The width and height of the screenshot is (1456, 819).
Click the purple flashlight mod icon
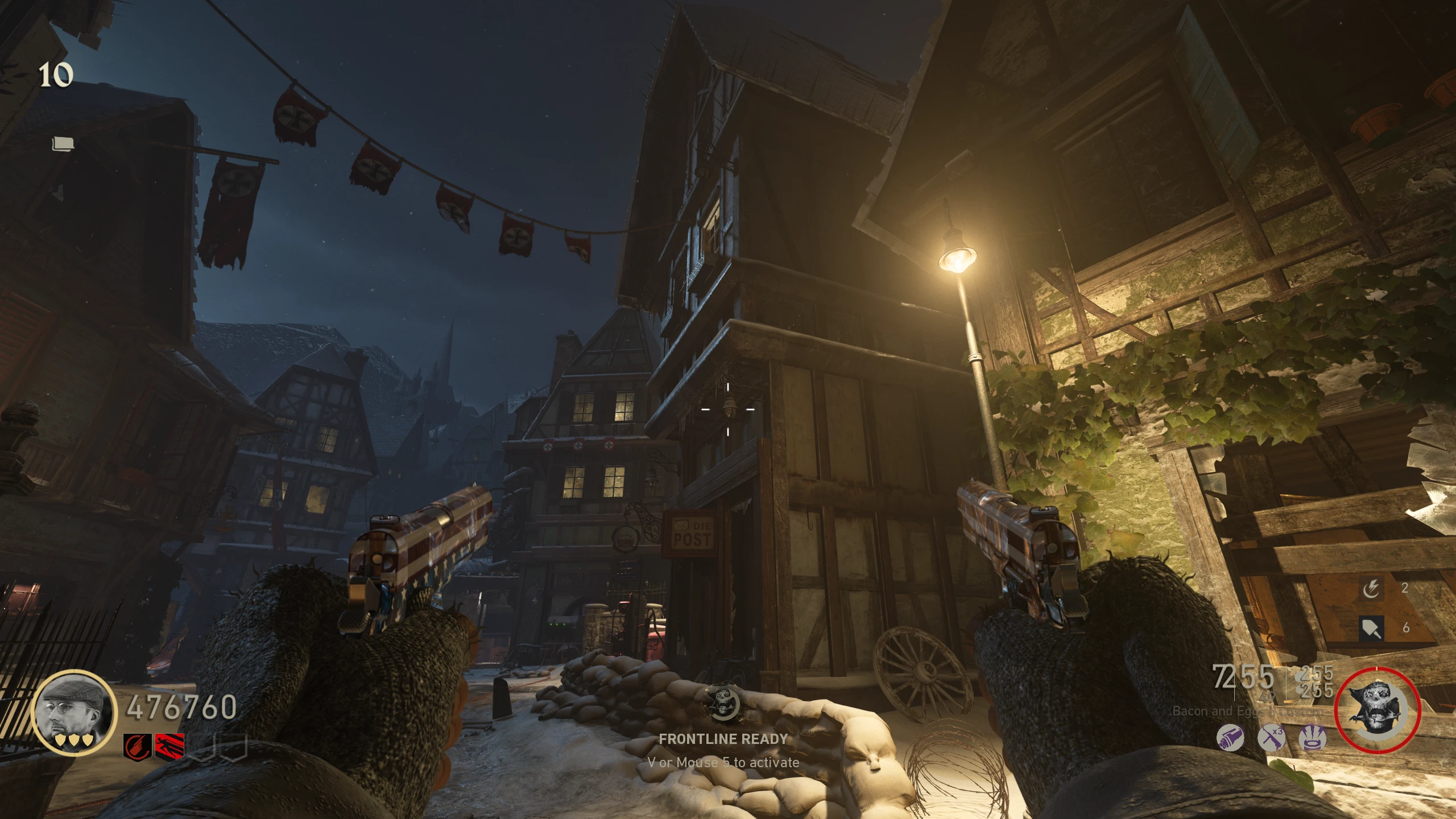pyautogui.click(x=1230, y=738)
